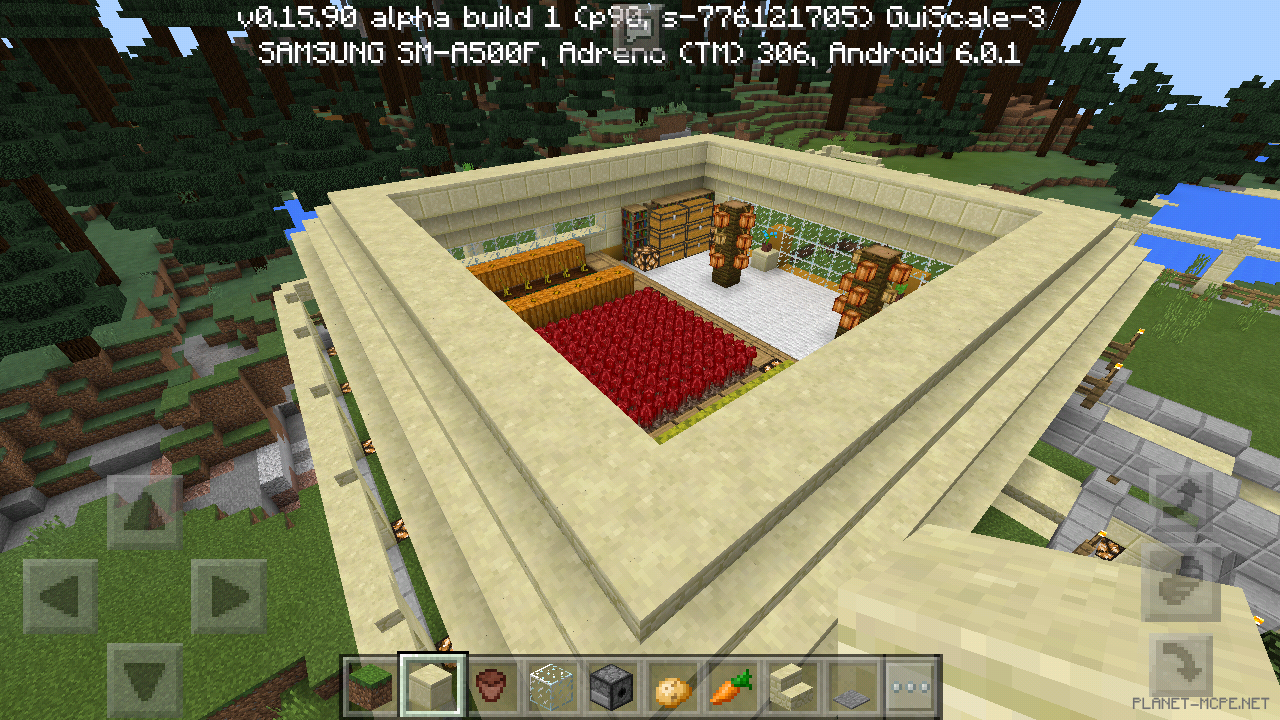This screenshot has width=1280, height=720.
Task: Select the carrot item
Action: pyautogui.click(x=732, y=686)
